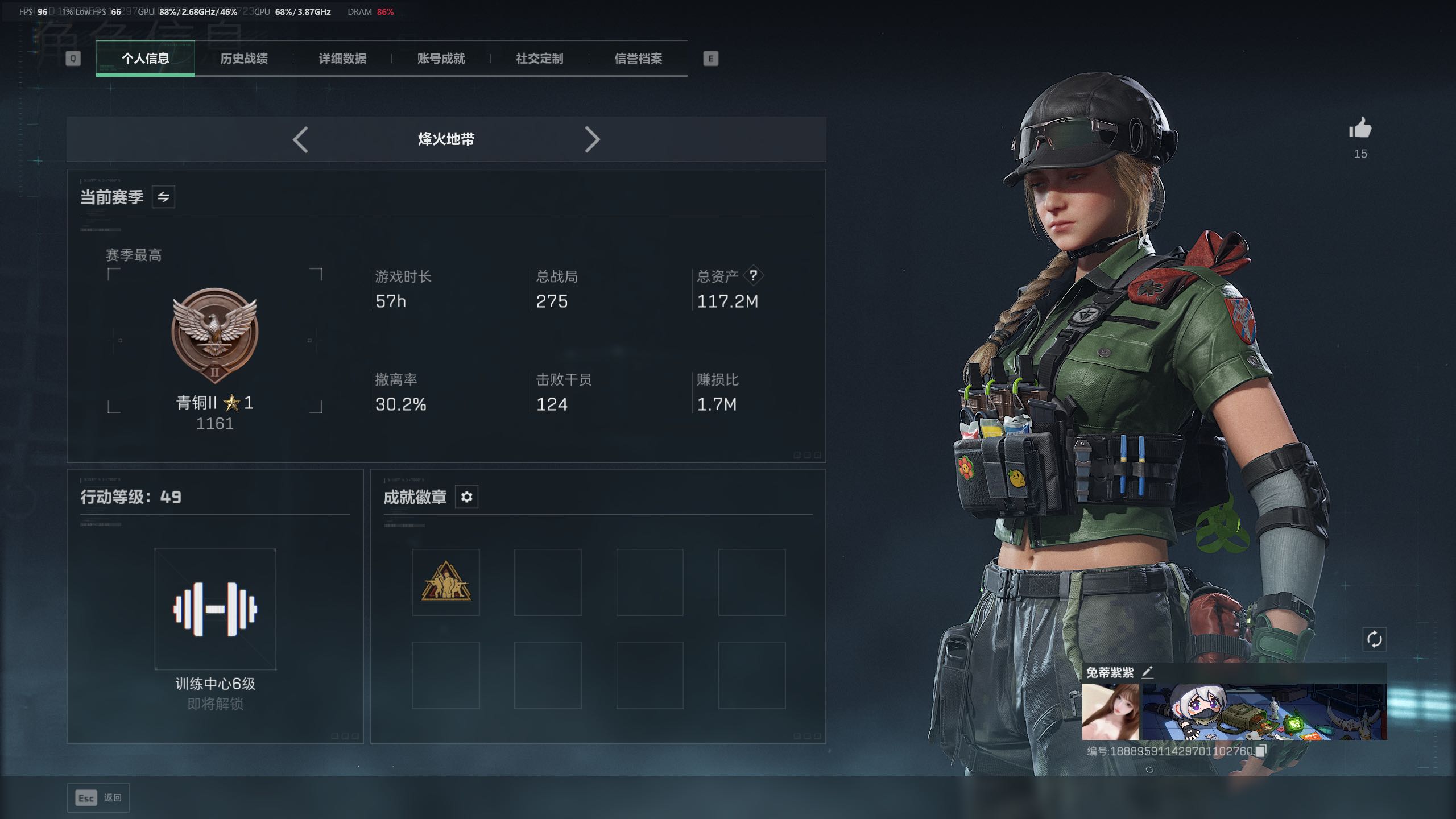1456x819 pixels.
Task: Click the right arrow beside 烽火地带
Action: [592, 139]
